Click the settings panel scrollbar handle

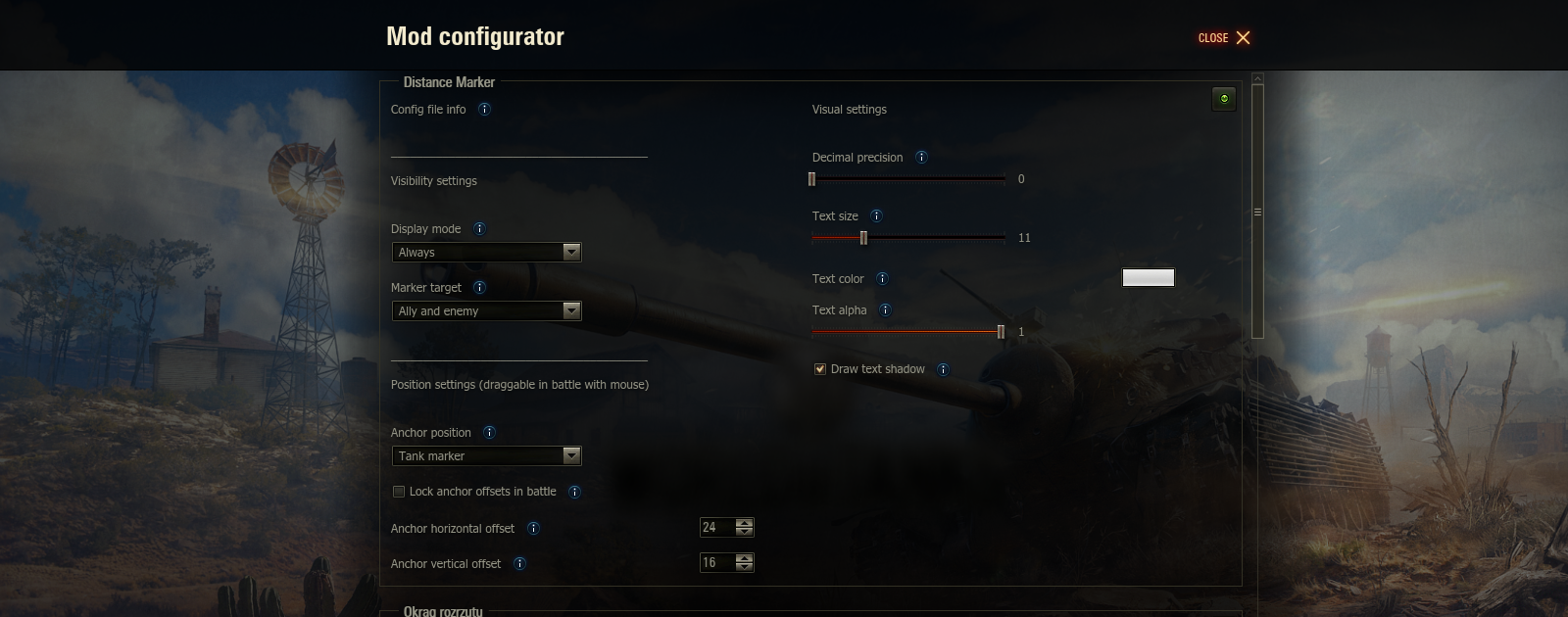(x=1257, y=212)
